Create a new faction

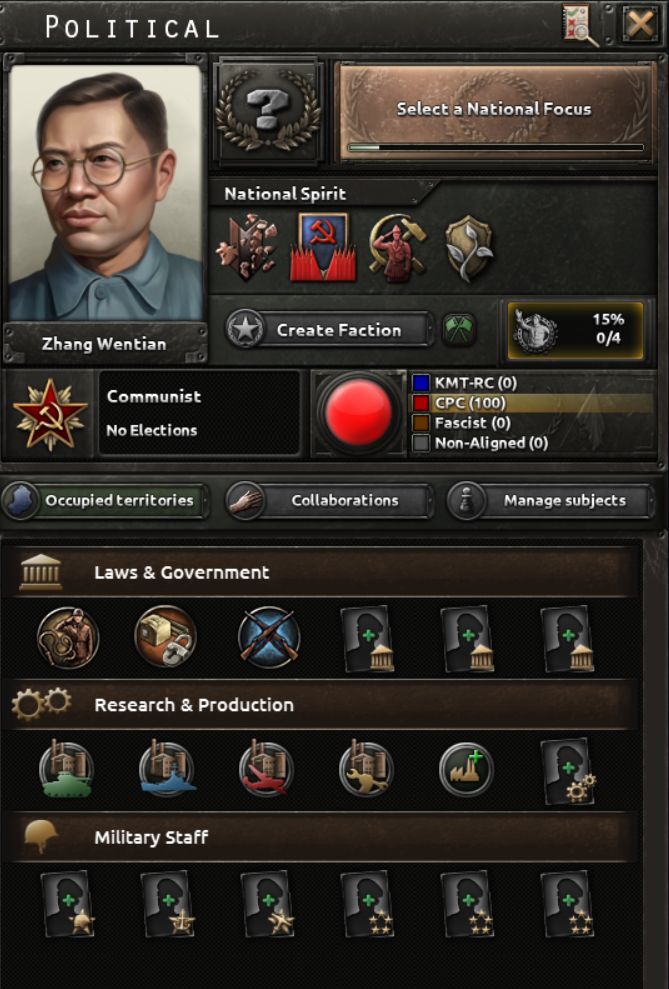329,330
